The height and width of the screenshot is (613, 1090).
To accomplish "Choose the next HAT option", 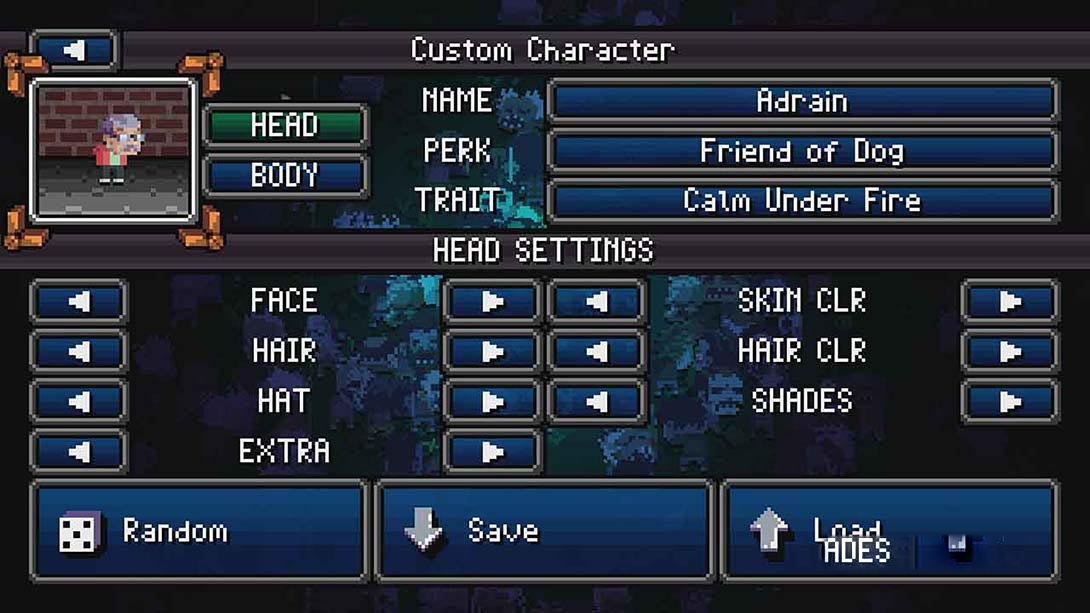I will coord(492,401).
